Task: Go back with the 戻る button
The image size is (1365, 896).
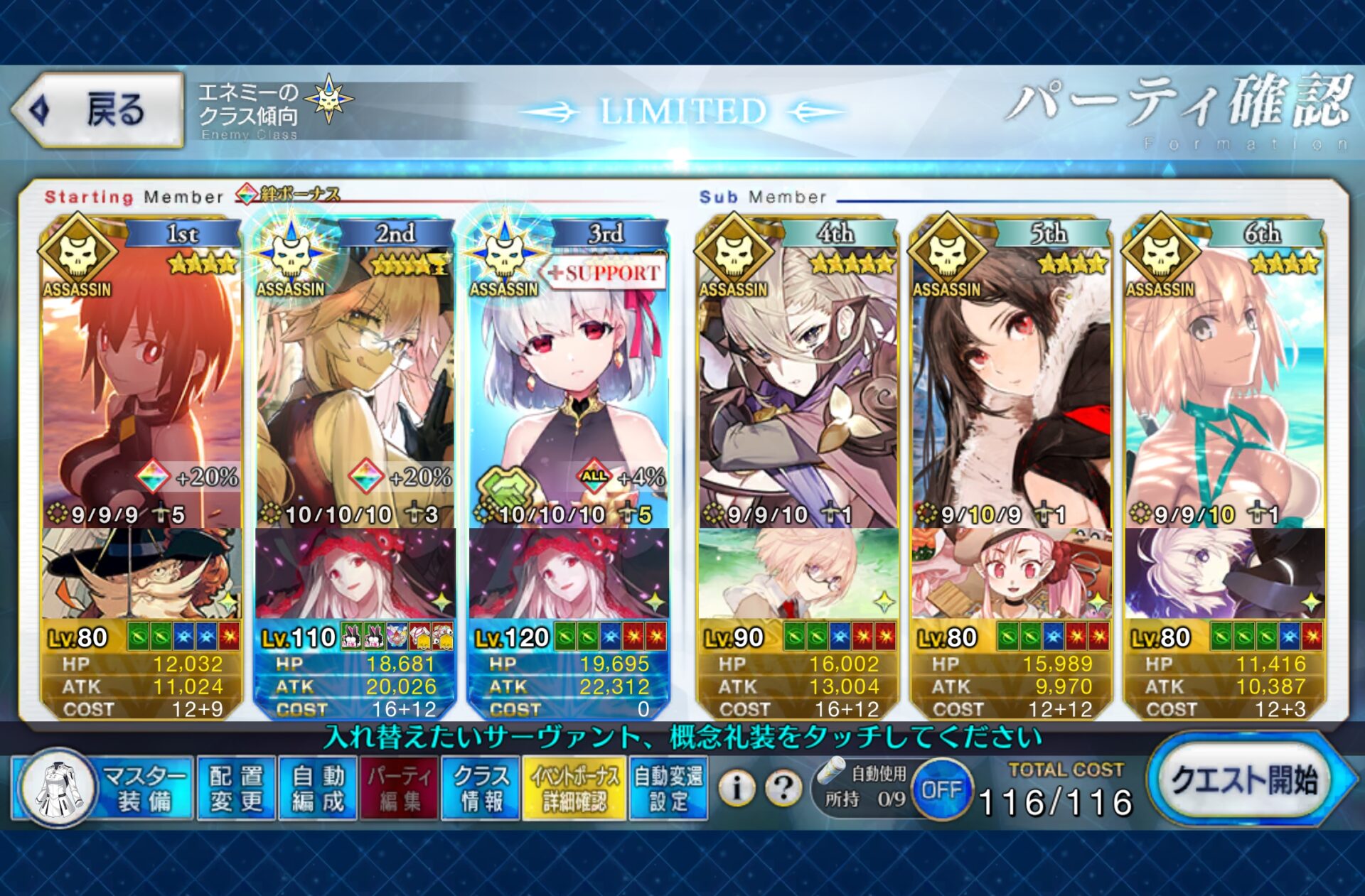Action: coord(98,110)
